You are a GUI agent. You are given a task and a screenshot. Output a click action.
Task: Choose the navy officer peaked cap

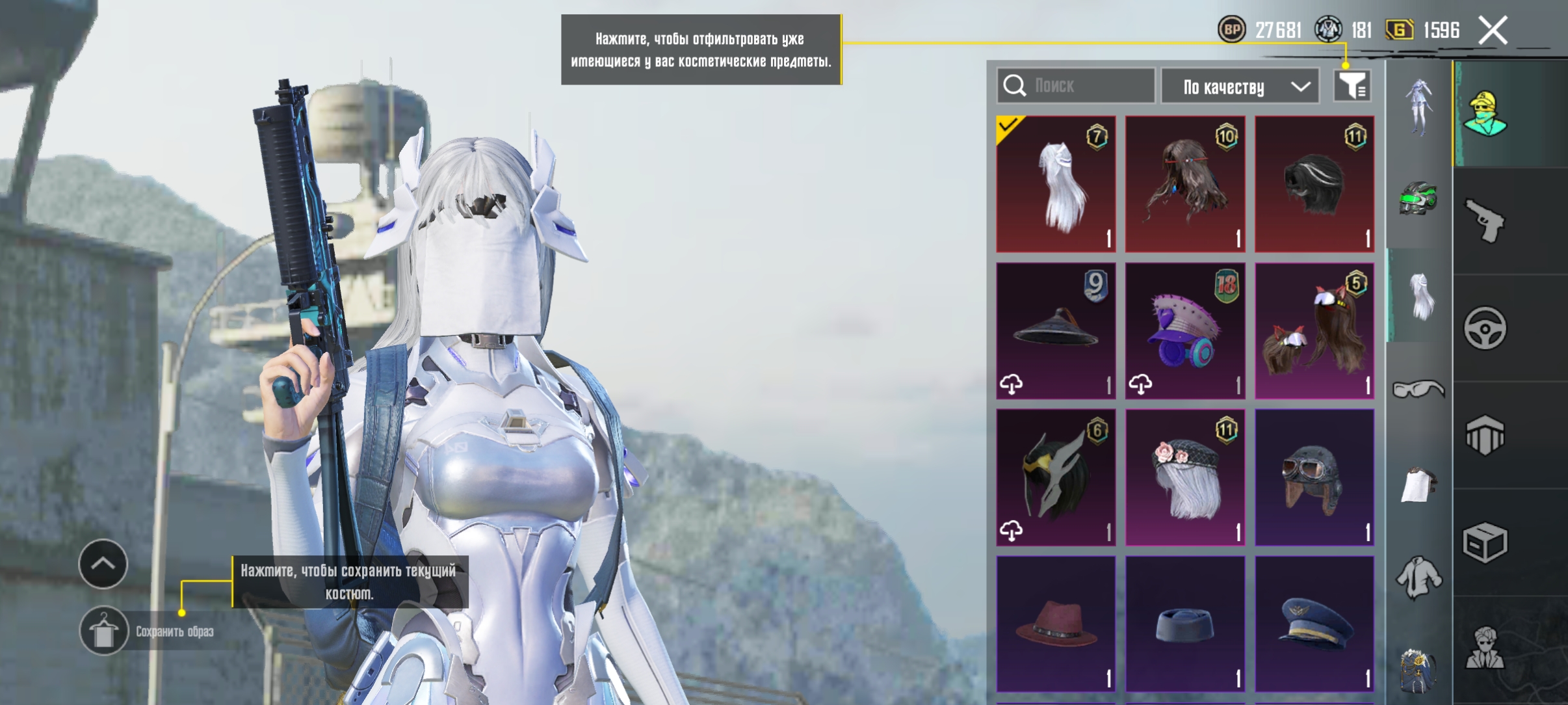pyautogui.click(x=1314, y=624)
